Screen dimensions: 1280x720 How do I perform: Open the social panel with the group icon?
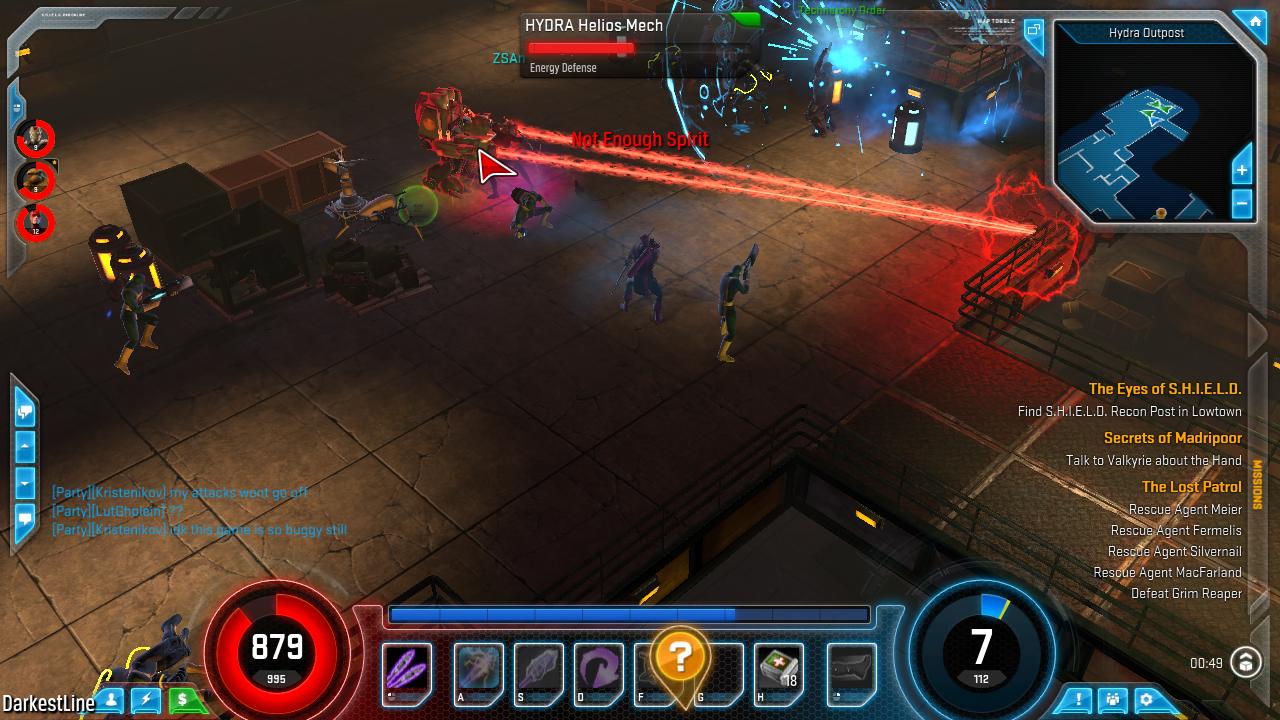pos(1112,698)
